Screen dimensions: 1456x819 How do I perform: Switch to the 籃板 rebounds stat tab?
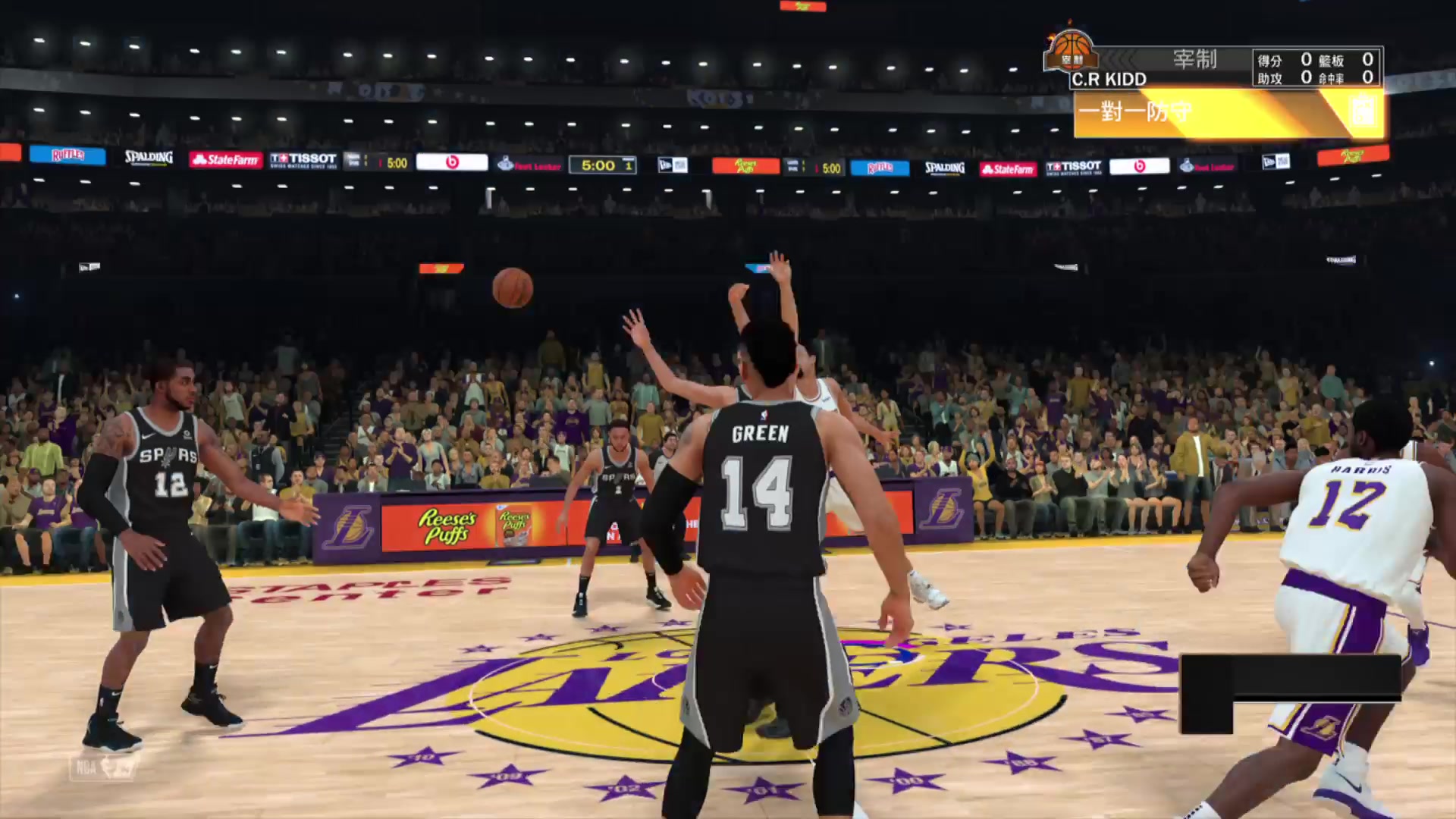coord(1332,61)
